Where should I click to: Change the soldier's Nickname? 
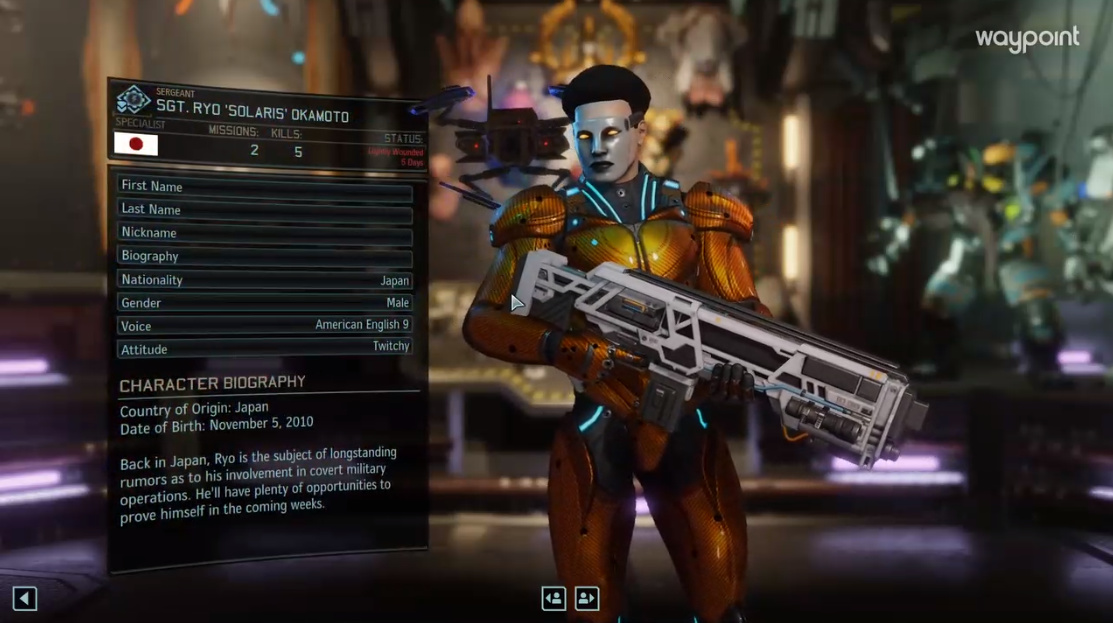(265, 233)
